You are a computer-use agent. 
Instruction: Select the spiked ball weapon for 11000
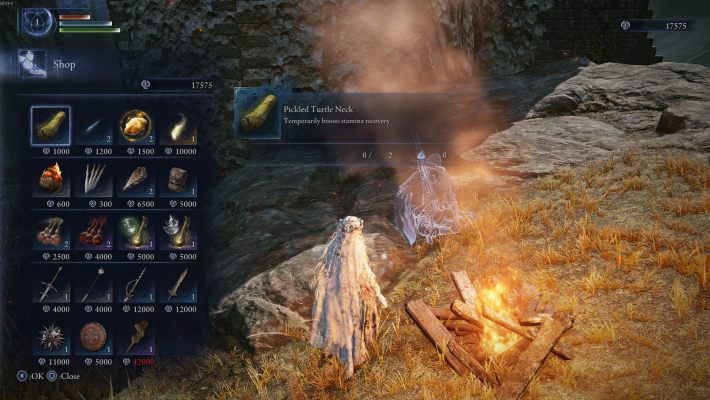50,336
